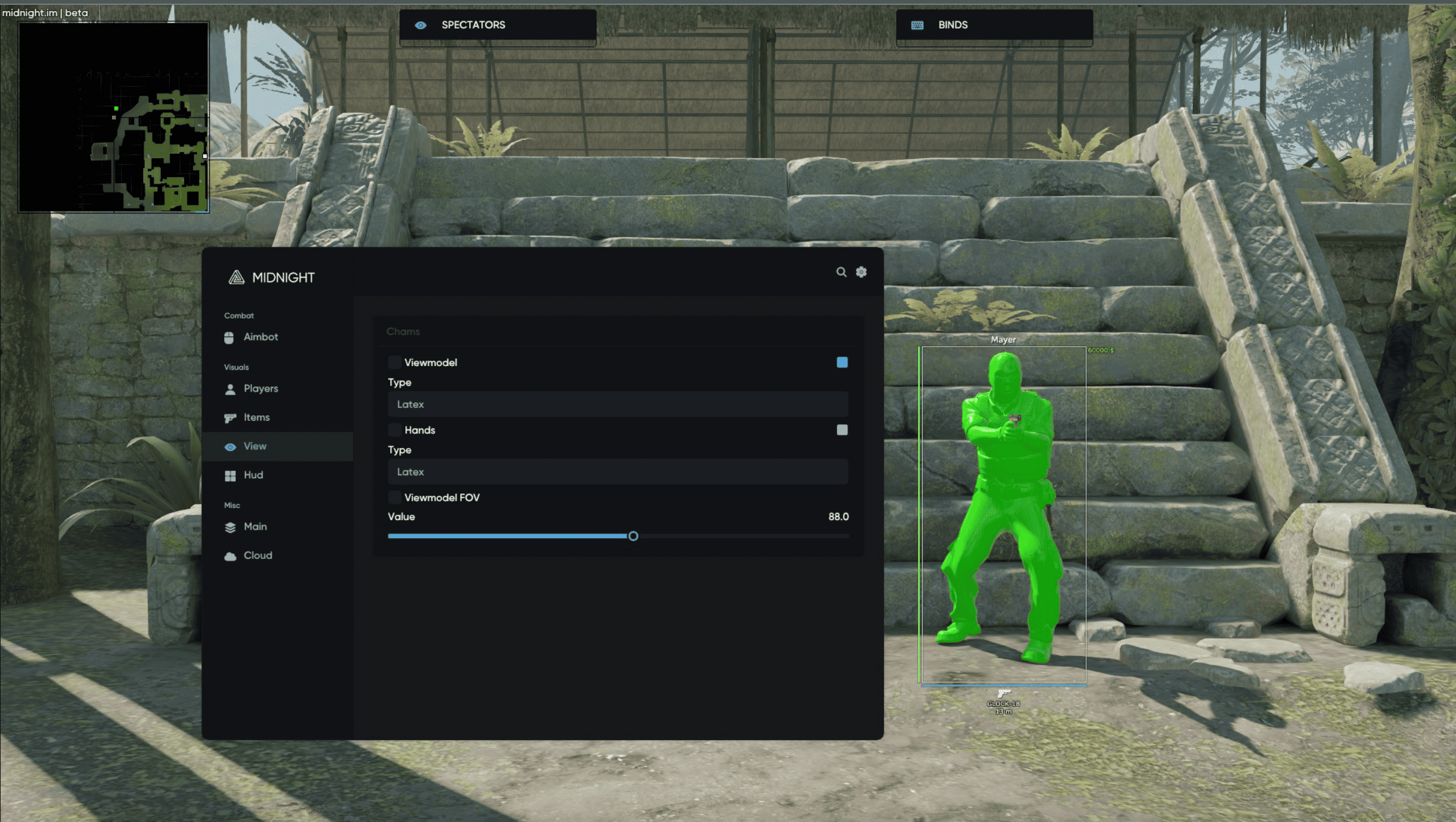Select the Items tab

click(x=256, y=418)
